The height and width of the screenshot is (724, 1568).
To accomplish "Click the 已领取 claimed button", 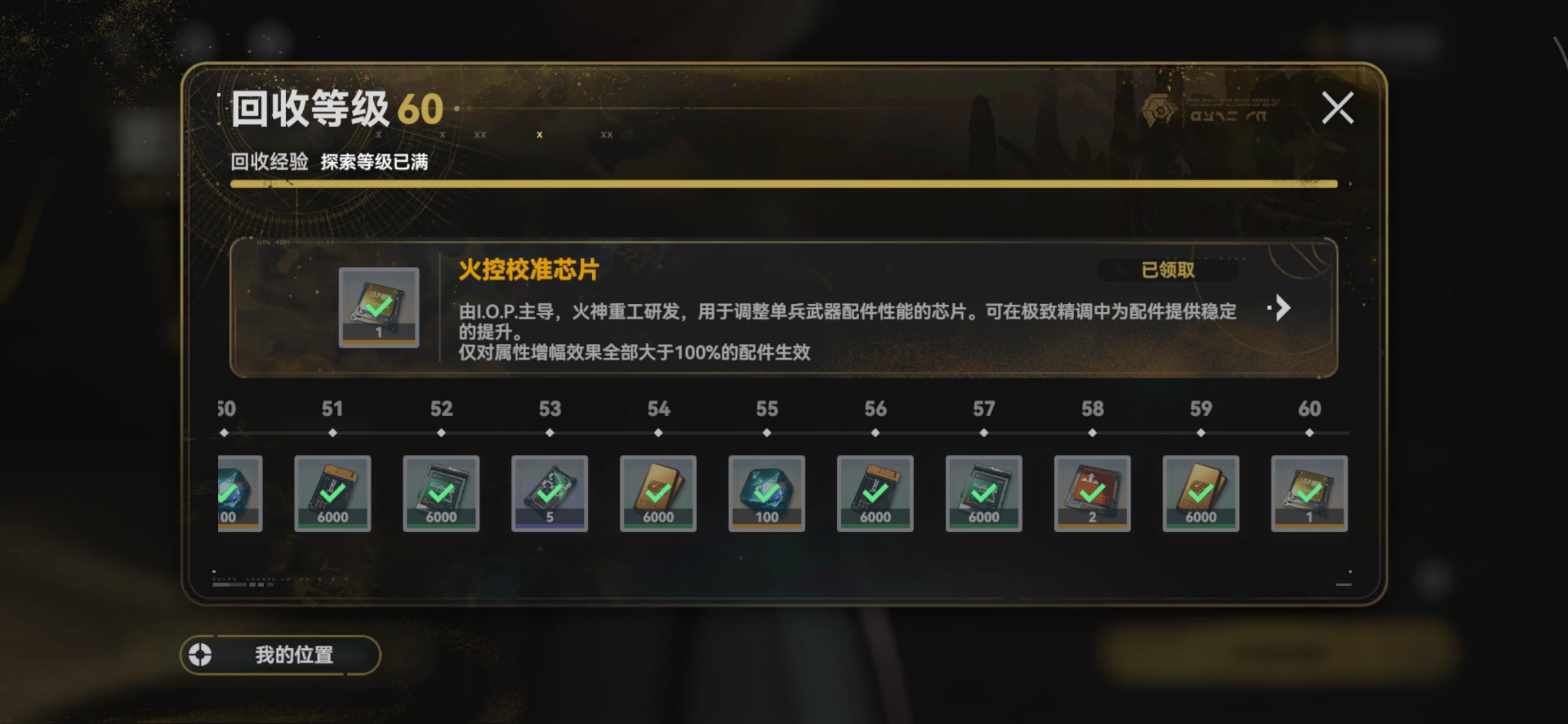I will pyautogui.click(x=1169, y=270).
